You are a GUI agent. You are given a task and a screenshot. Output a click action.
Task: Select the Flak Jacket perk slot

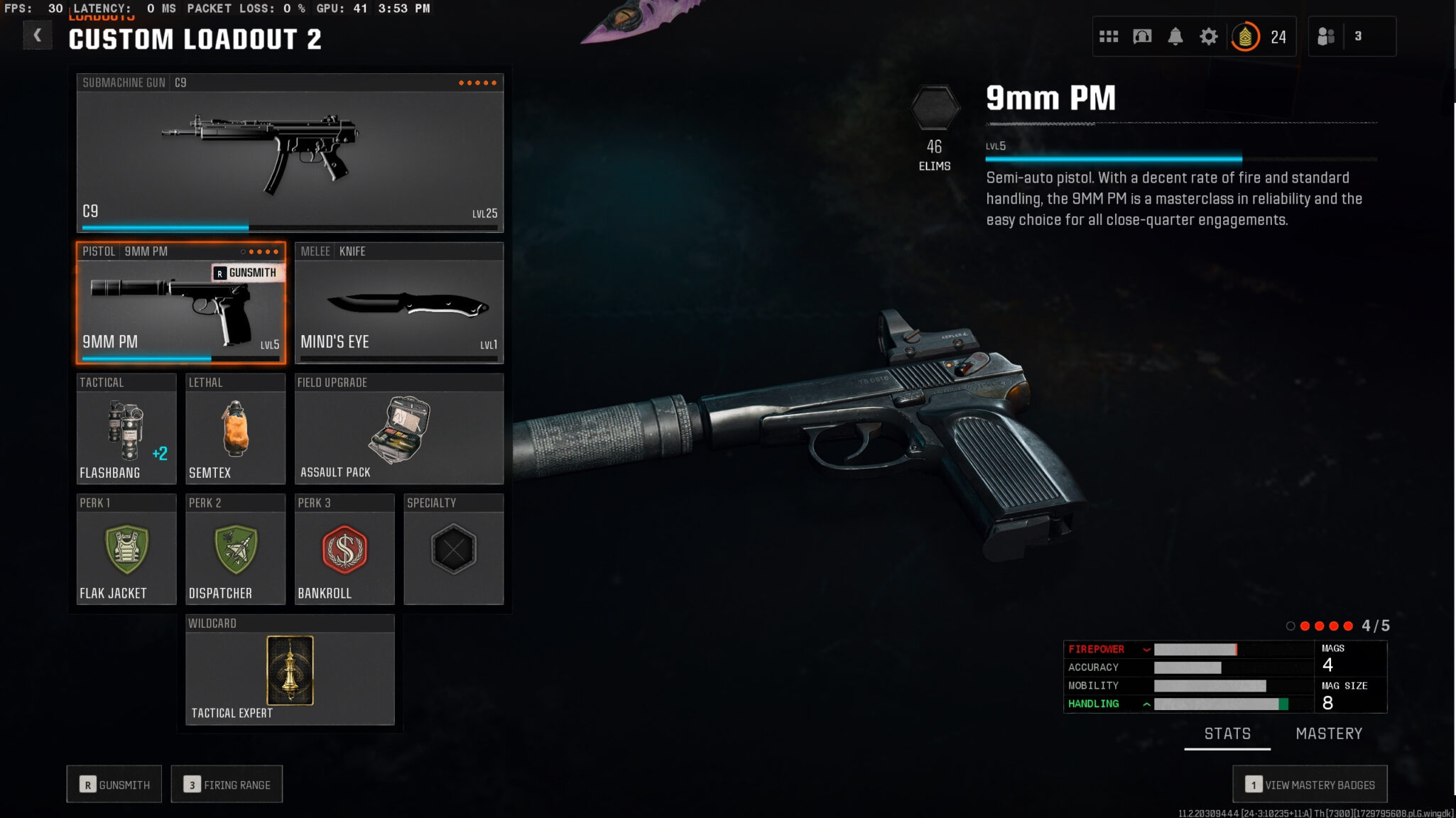(126, 550)
